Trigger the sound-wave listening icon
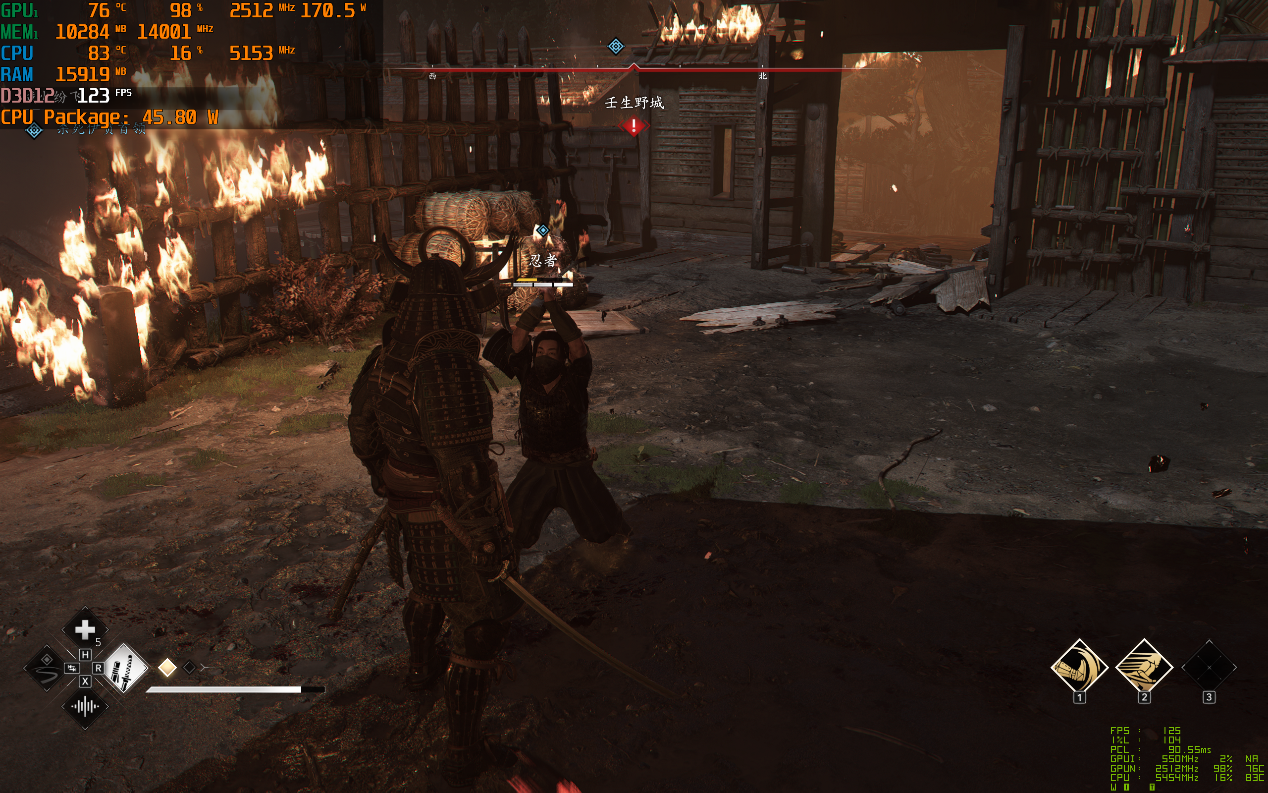Screen dimensions: 1268x793 85,706
